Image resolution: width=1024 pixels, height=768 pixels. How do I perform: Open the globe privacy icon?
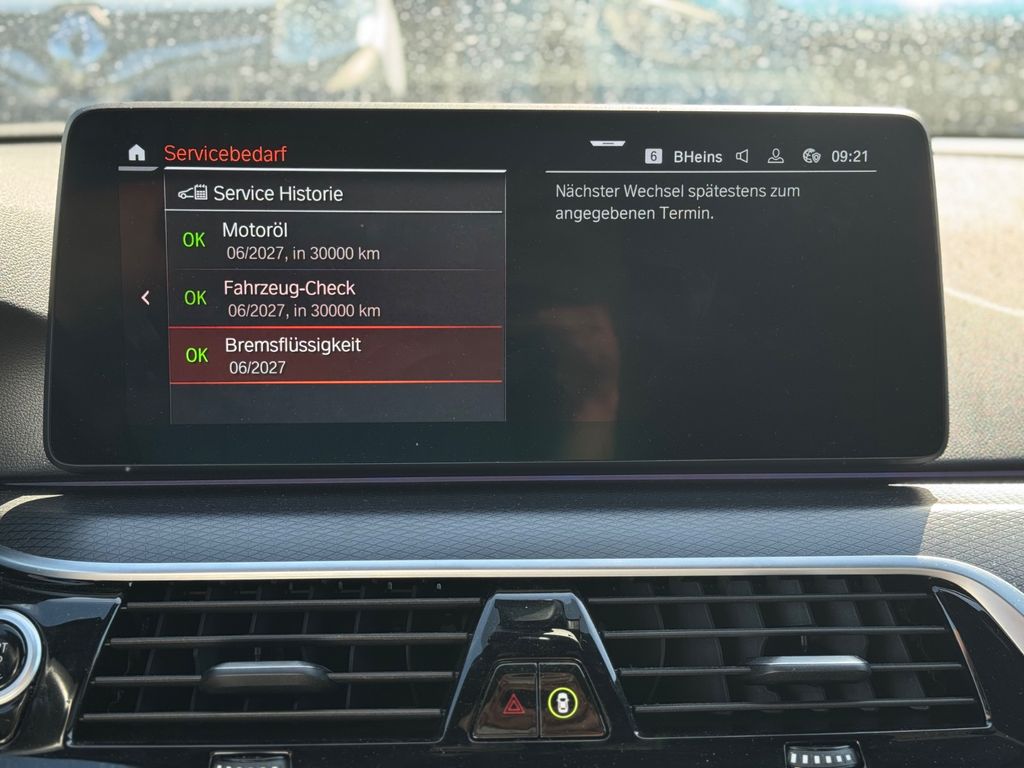[x=811, y=156]
